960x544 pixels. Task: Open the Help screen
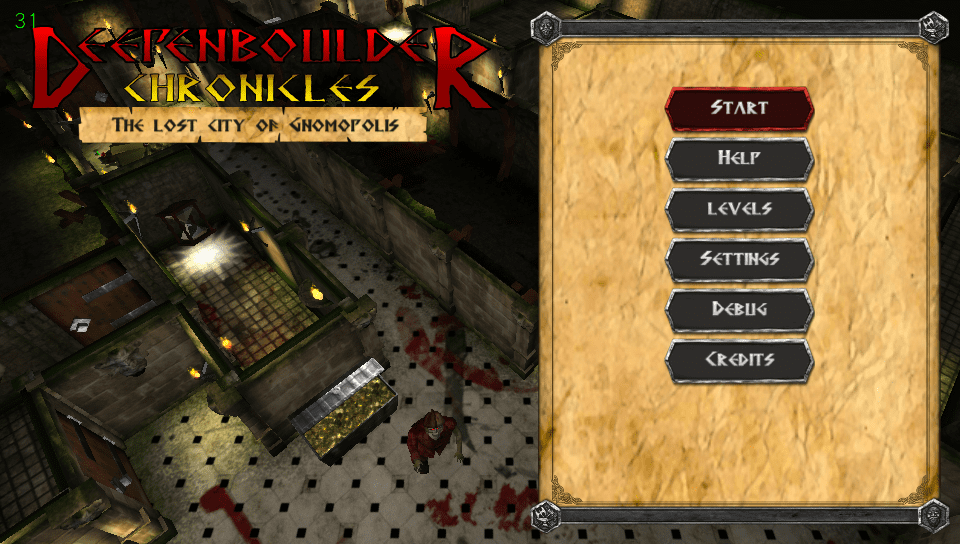(739, 158)
